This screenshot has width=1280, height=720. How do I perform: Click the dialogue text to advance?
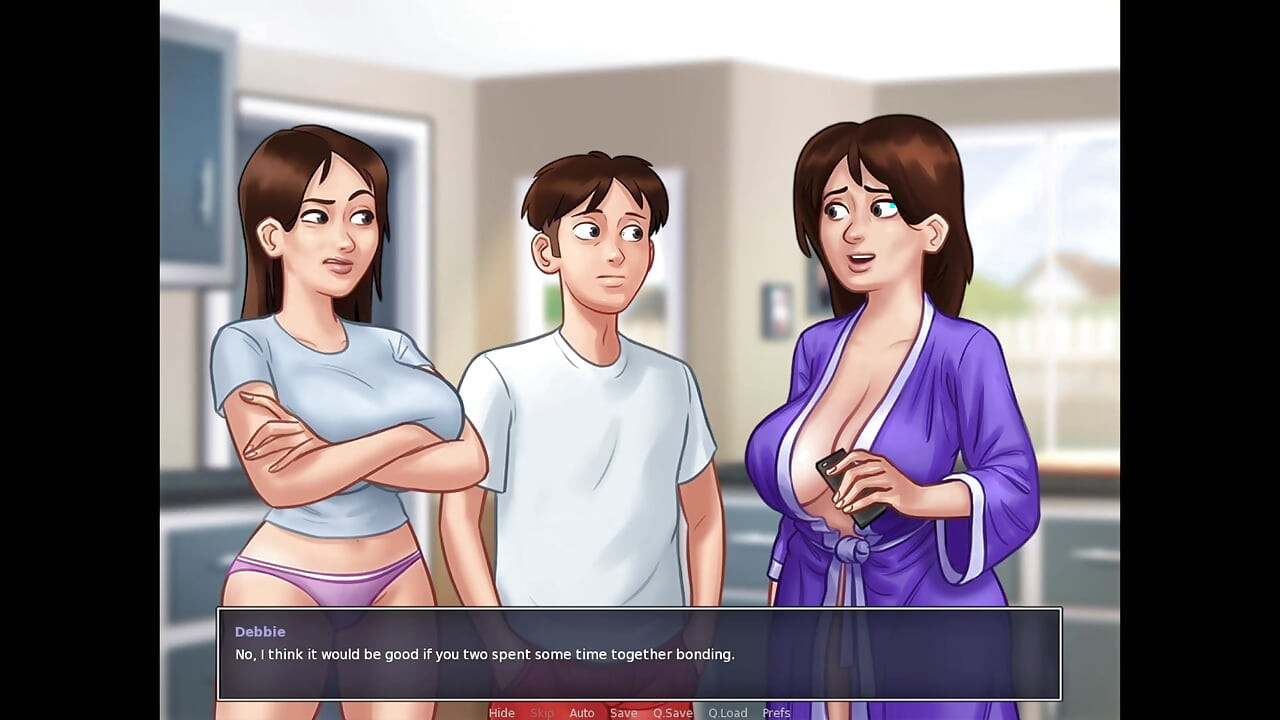tap(484, 654)
